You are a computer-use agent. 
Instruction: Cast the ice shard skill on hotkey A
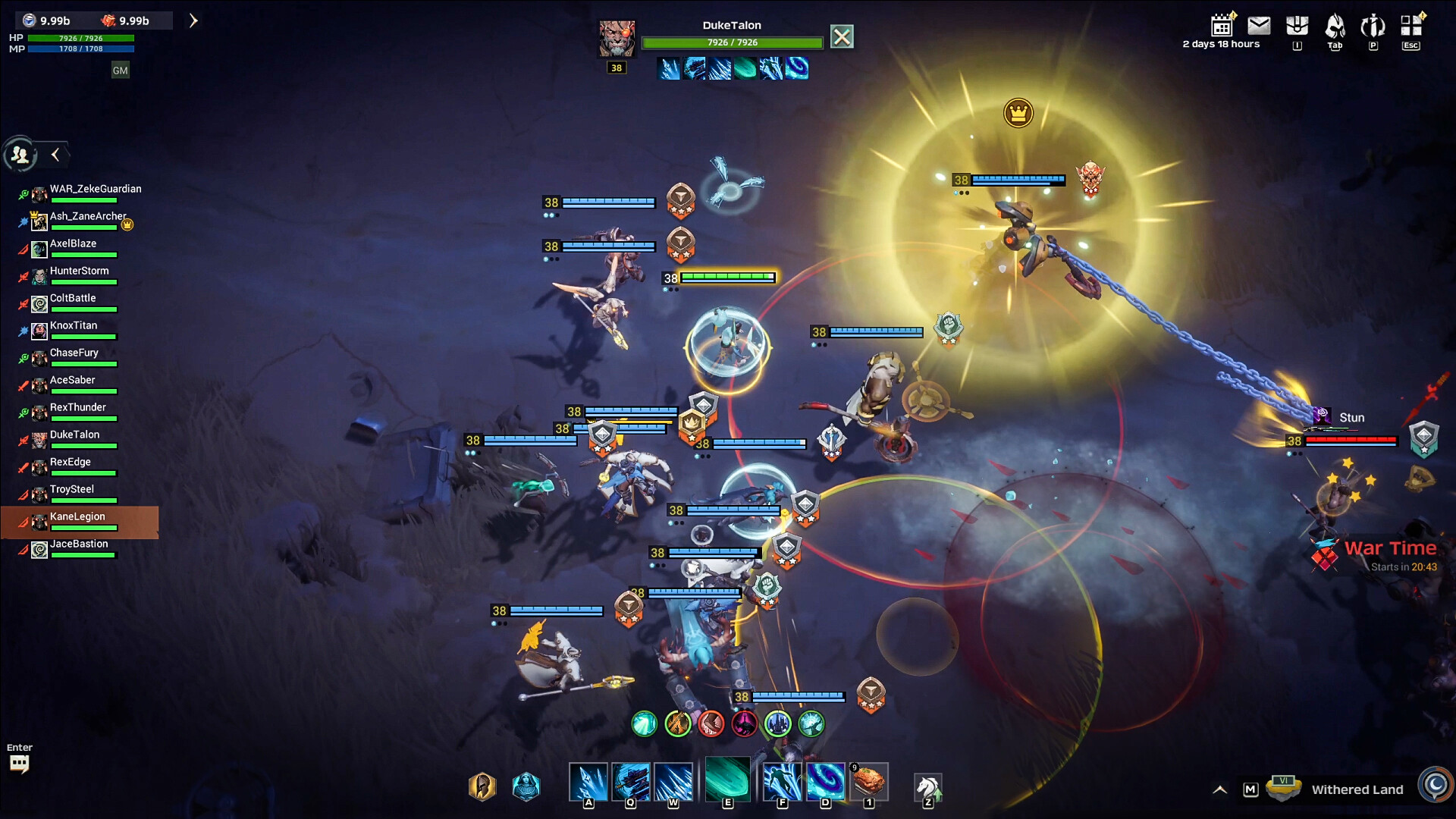click(589, 781)
